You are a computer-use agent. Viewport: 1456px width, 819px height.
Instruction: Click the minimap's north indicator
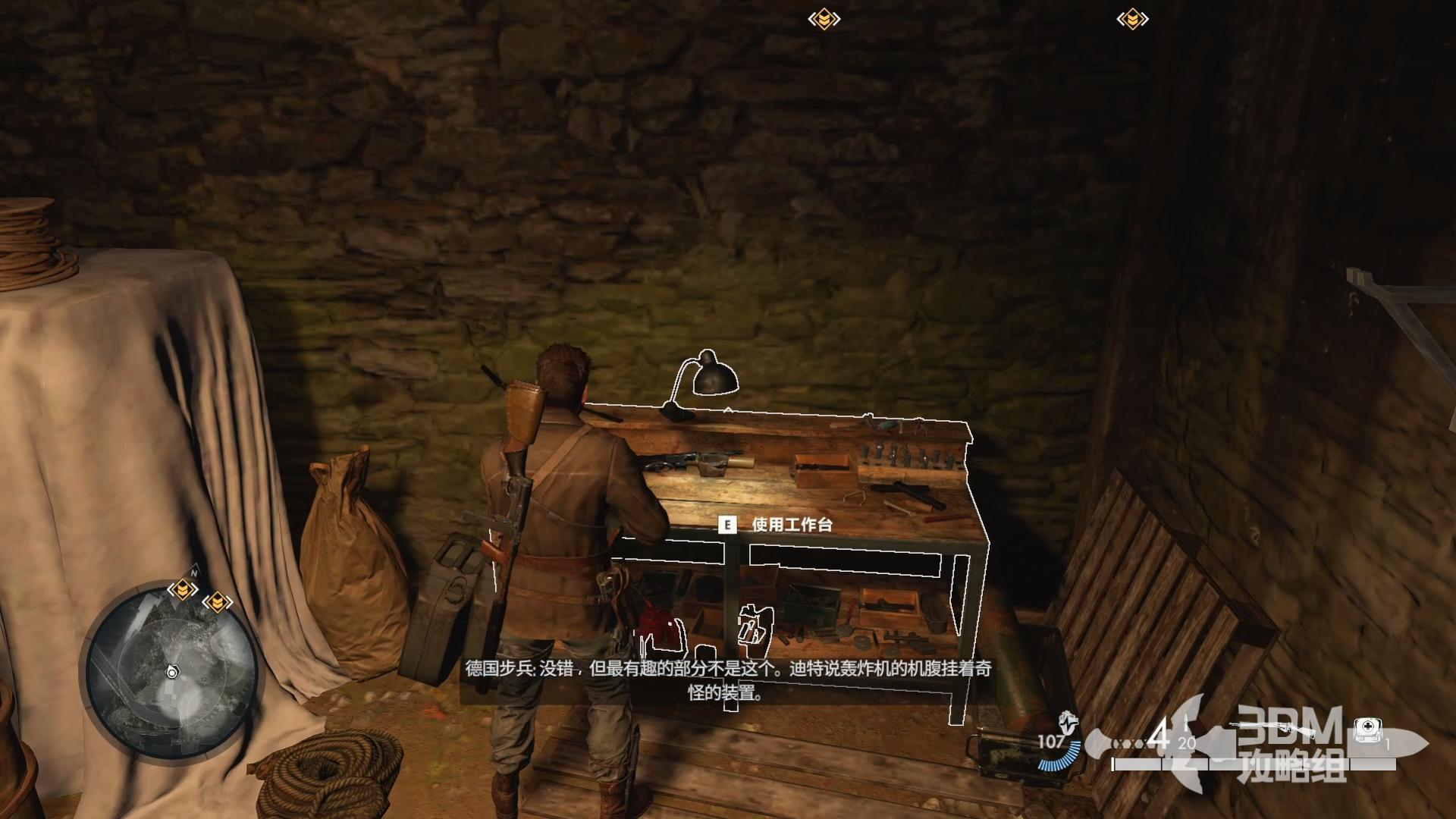point(194,573)
